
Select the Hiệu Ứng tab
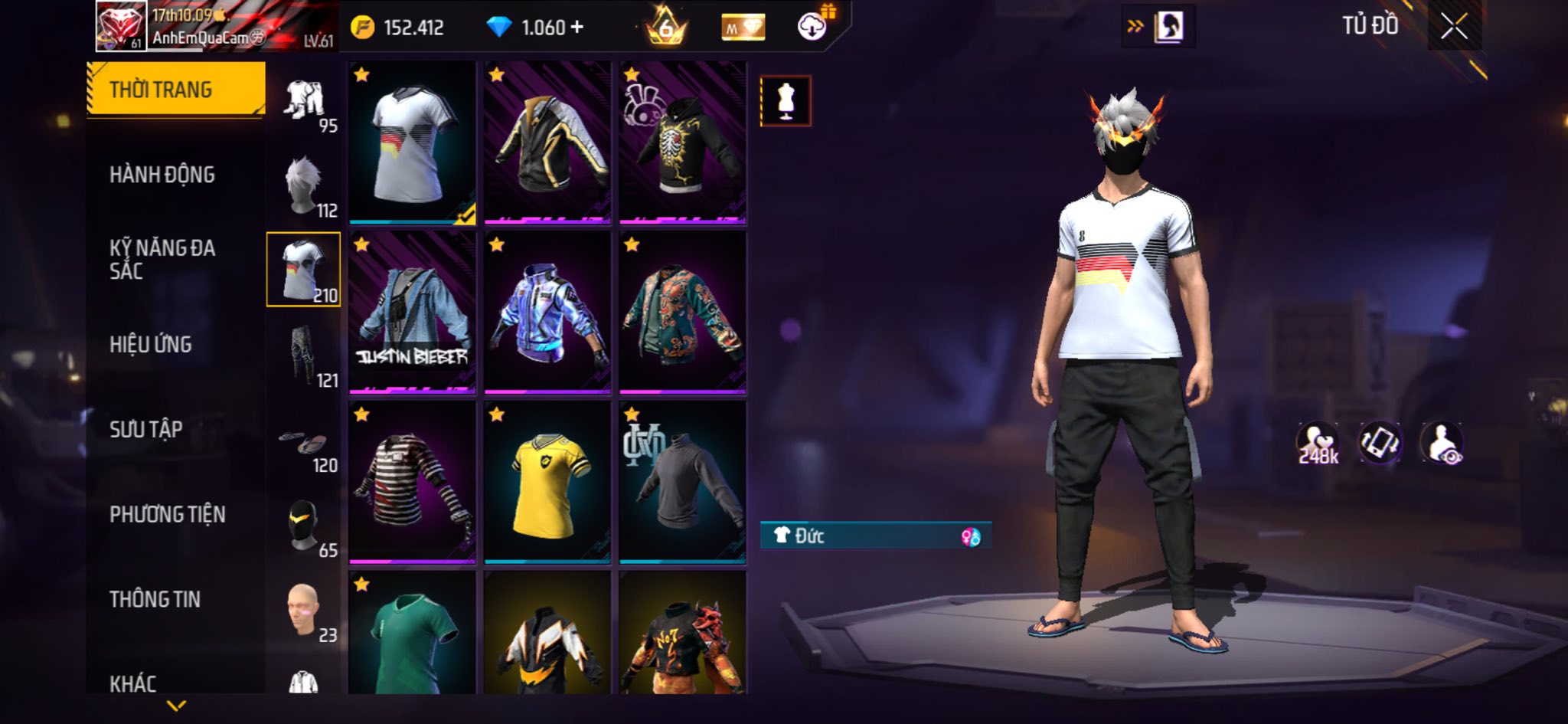[151, 345]
